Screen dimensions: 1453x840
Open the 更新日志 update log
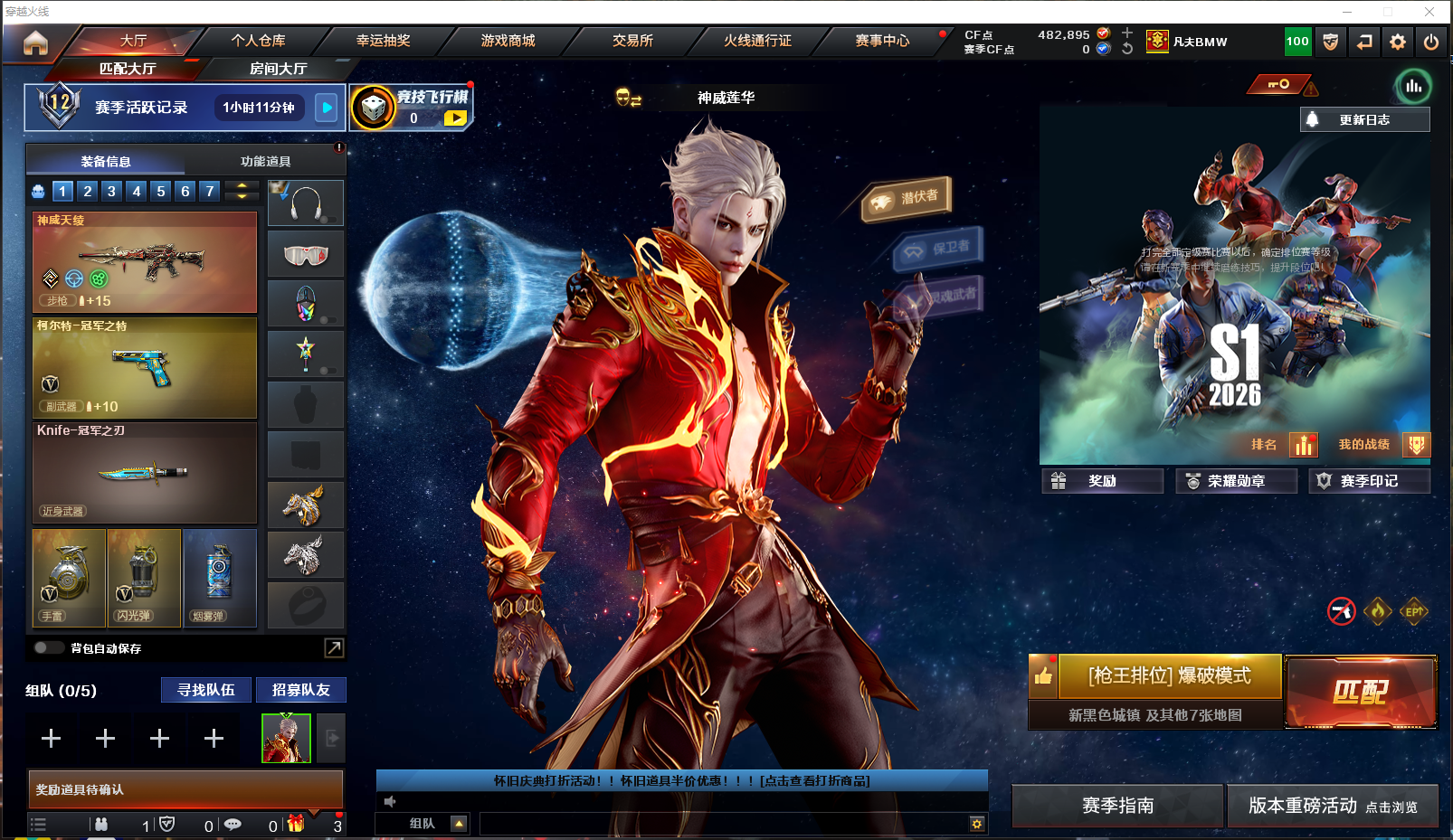tap(1364, 119)
